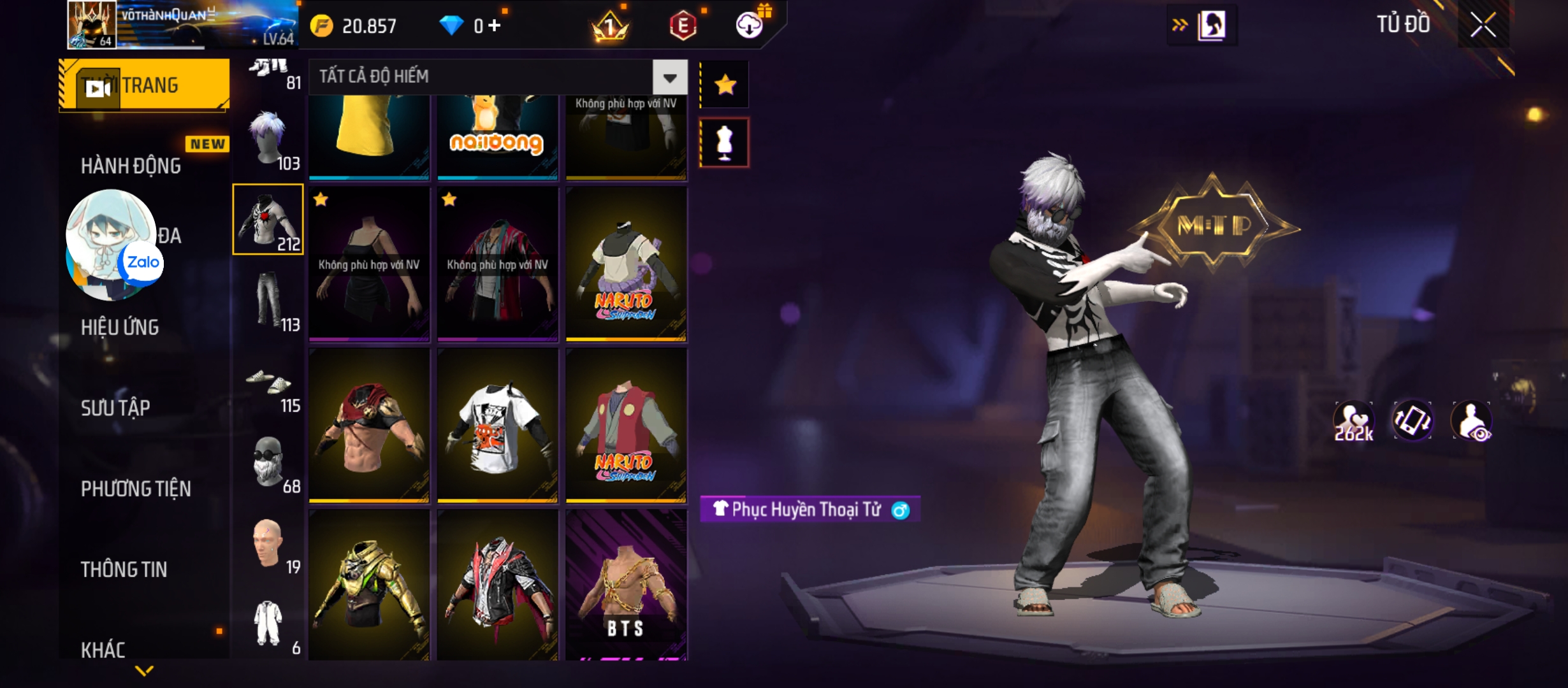The width and height of the screenshot is (1568, 688).
Task: Open the Thông Tin section
Action: [x=124, y=570]
